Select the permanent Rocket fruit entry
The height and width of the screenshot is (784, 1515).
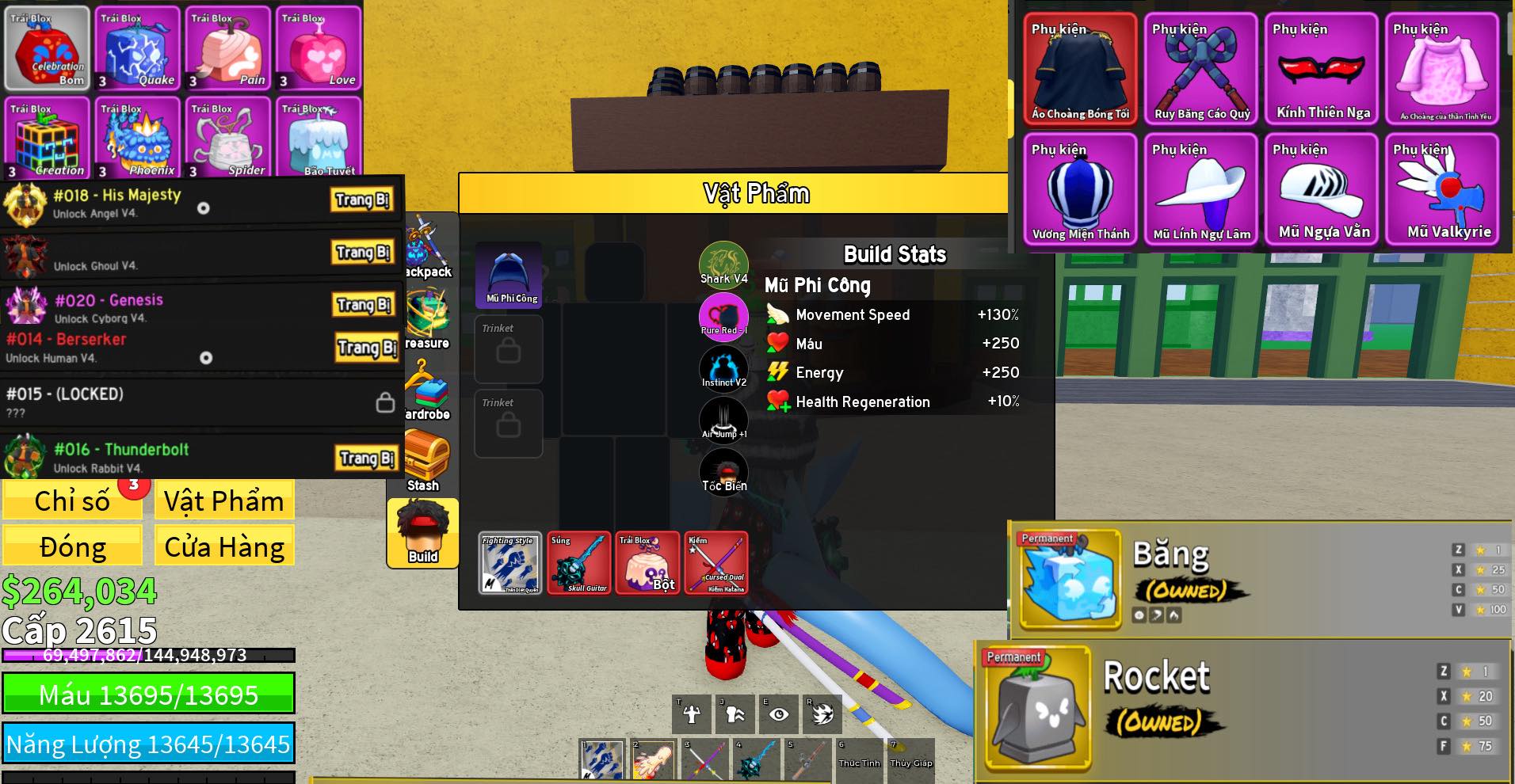tap(1038, 707)
